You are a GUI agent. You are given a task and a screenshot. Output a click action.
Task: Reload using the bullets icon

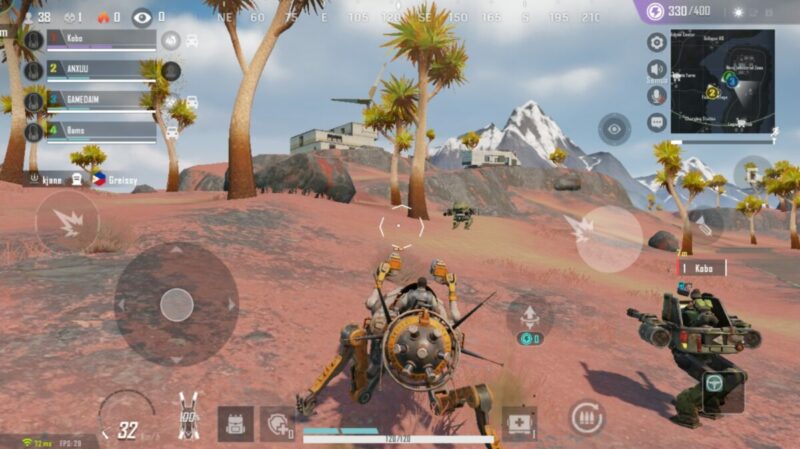(587, 417)
